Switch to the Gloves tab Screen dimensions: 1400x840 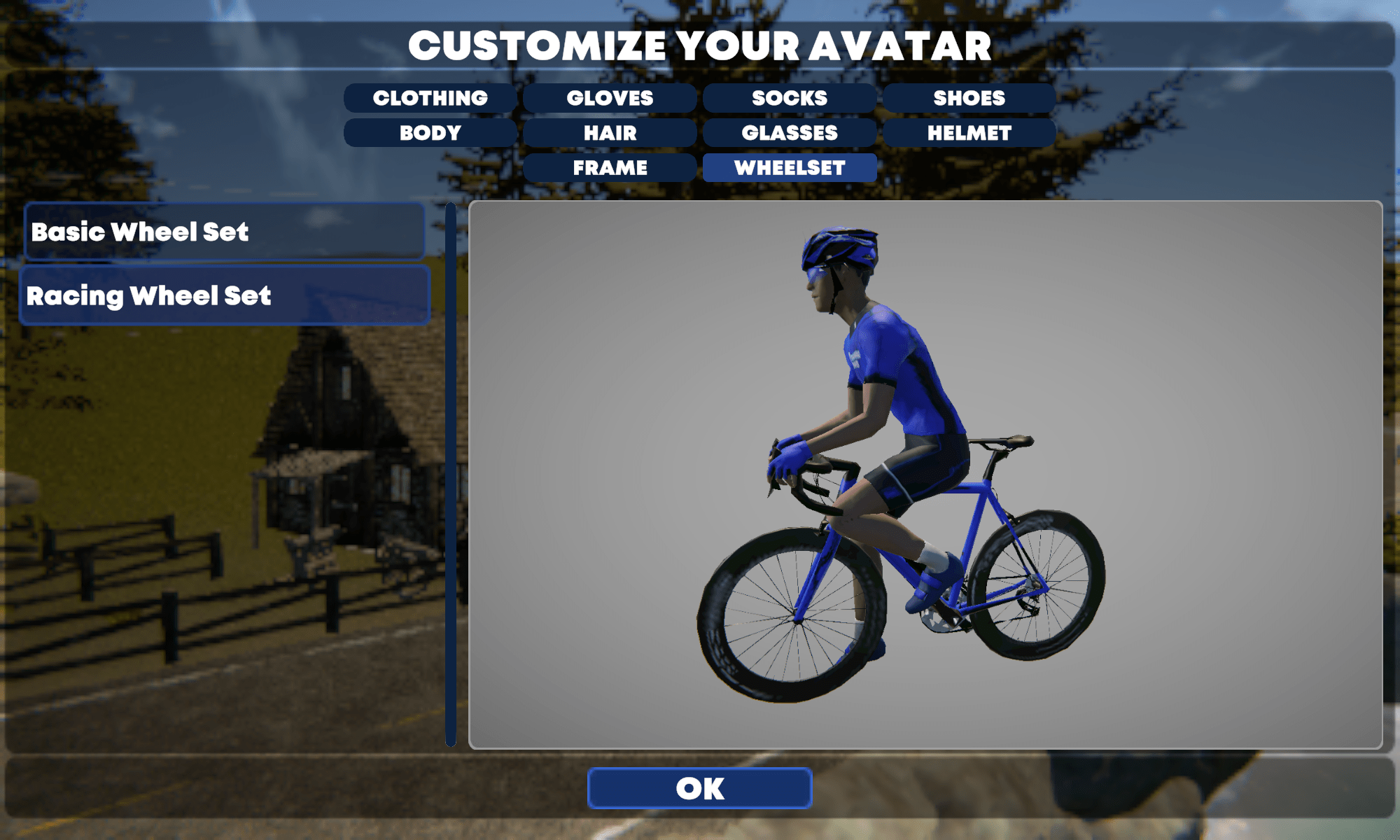[x=610, y=98]
